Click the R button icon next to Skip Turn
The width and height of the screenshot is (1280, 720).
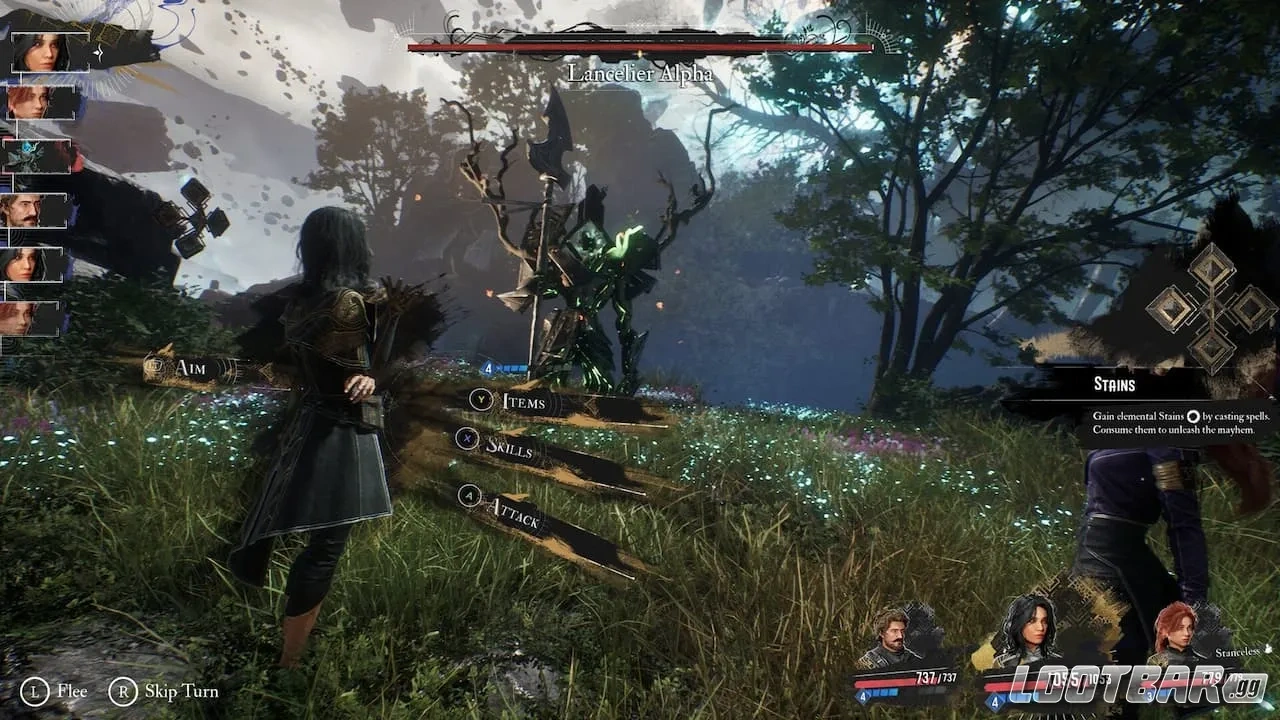tap(123, 691)
